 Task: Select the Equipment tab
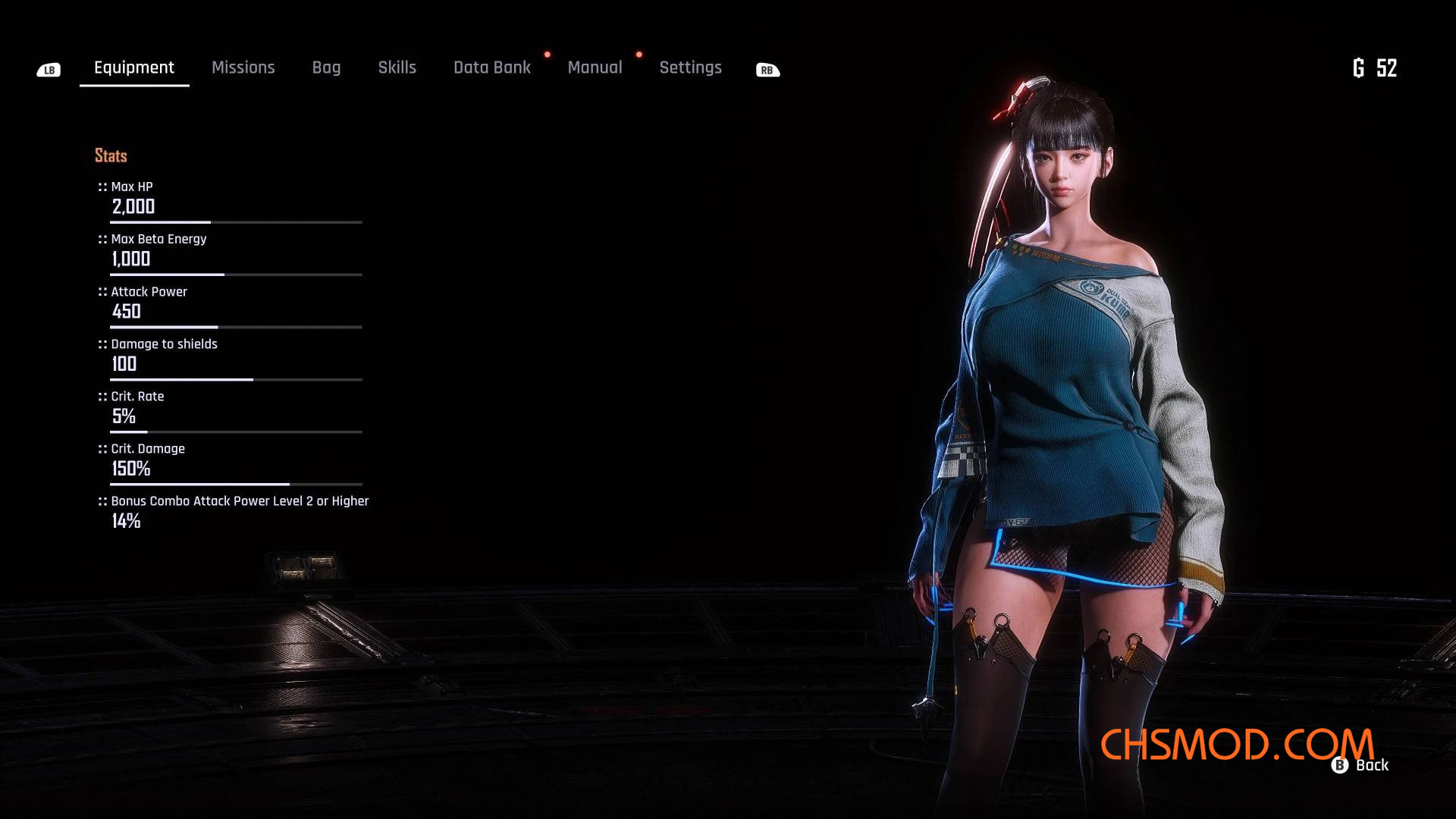pyautogui.click(x=134, y=67)
